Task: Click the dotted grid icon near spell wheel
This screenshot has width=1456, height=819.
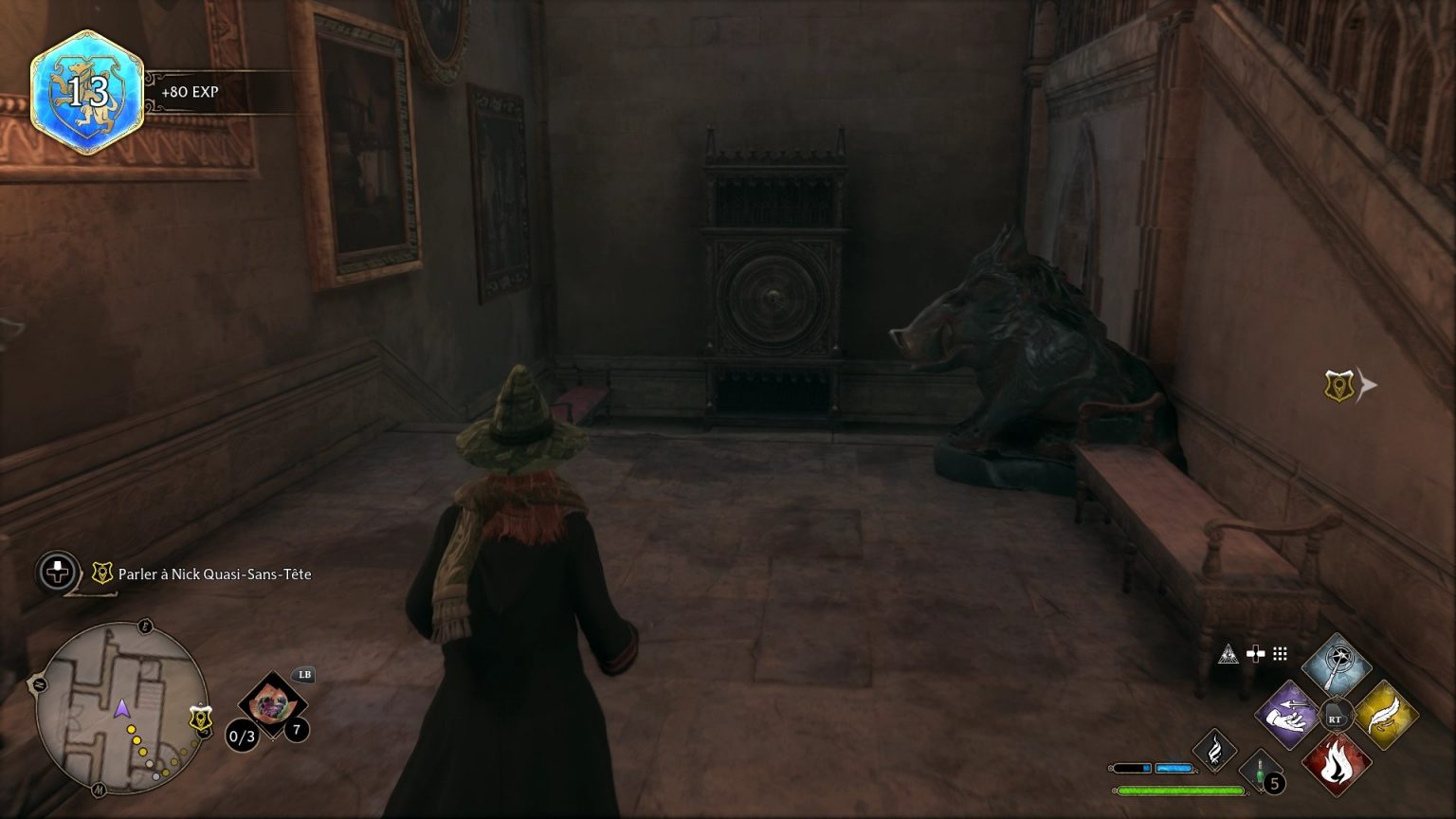Action: pos(1280,653)
